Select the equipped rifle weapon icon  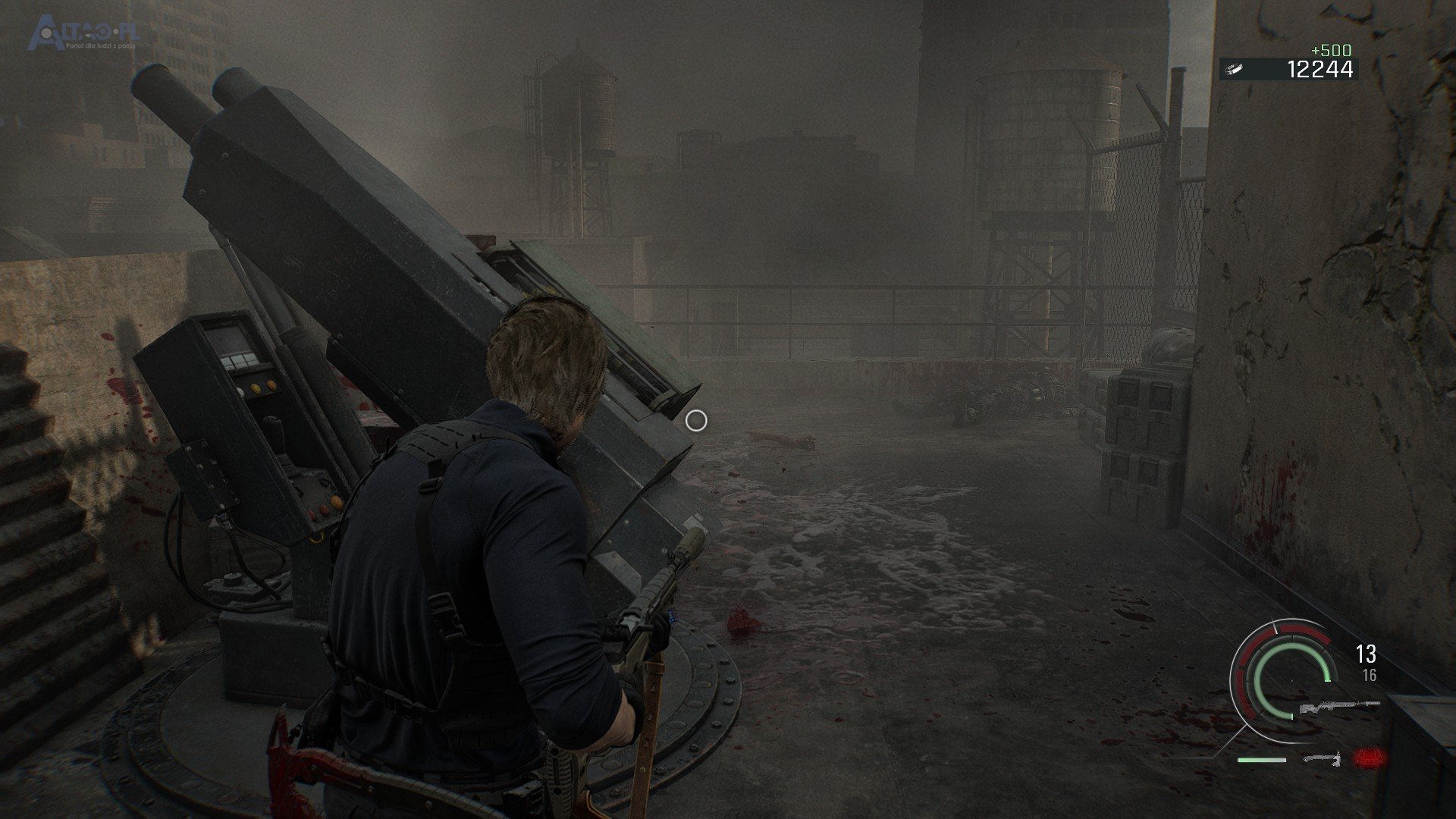pos(1338,707)
